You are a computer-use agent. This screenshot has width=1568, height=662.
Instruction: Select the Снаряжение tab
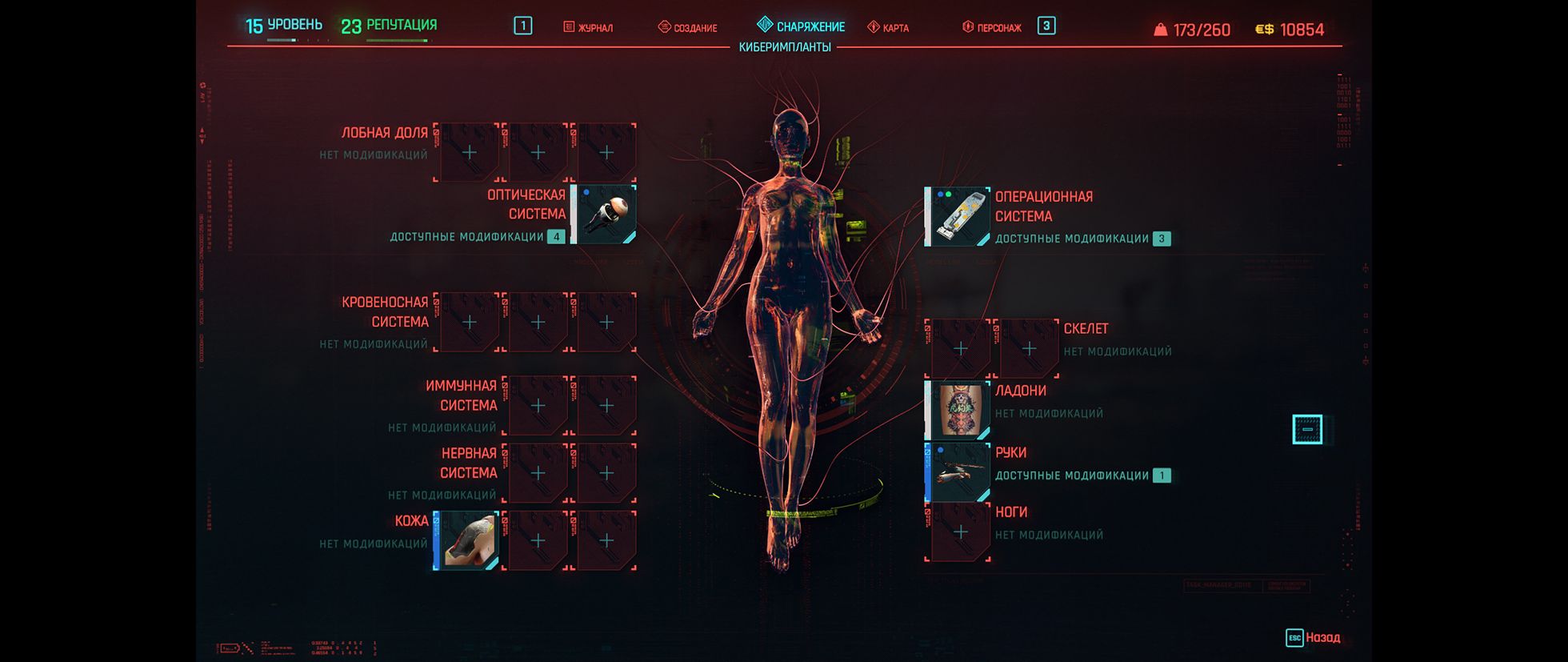point(802,26)
